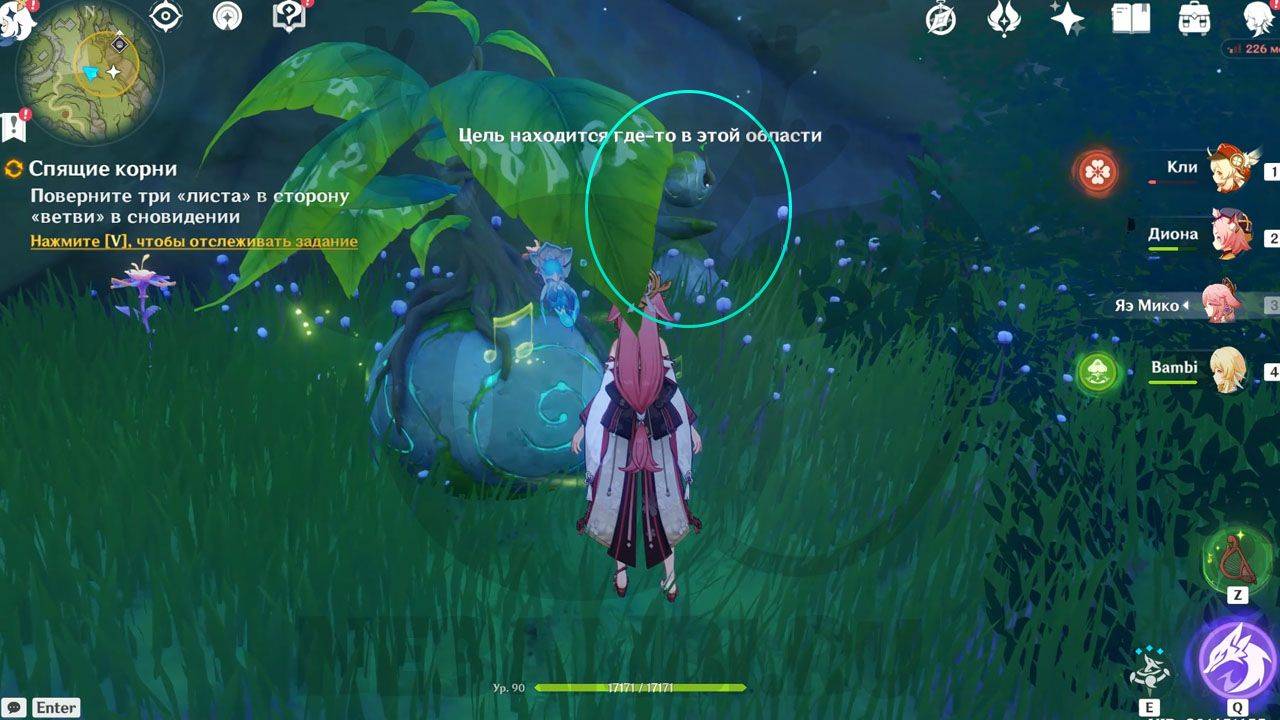This screenshot has height=720, width=1280.
Task: Activate Yae Miko's elemental skill
Action: [x=1148, y=669]
